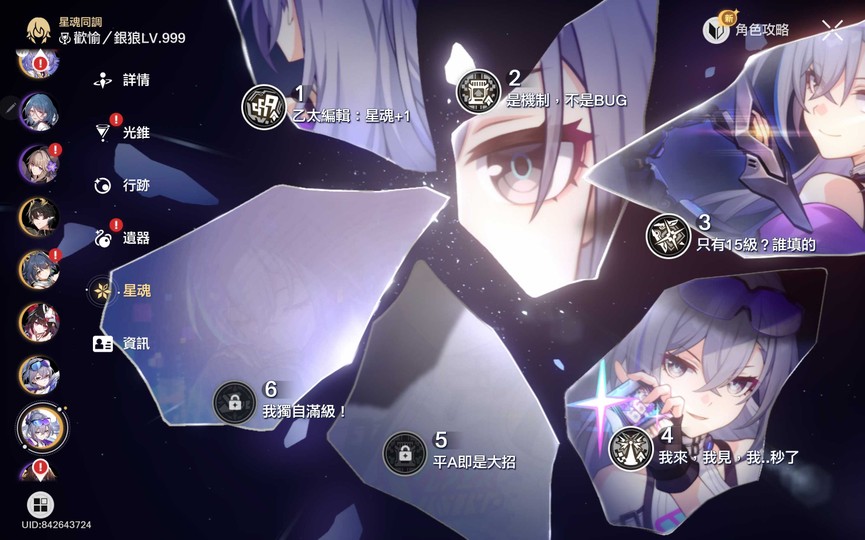
Task: Close the character screen with the X
Action: pyautogui.click(x=832, y=30)
